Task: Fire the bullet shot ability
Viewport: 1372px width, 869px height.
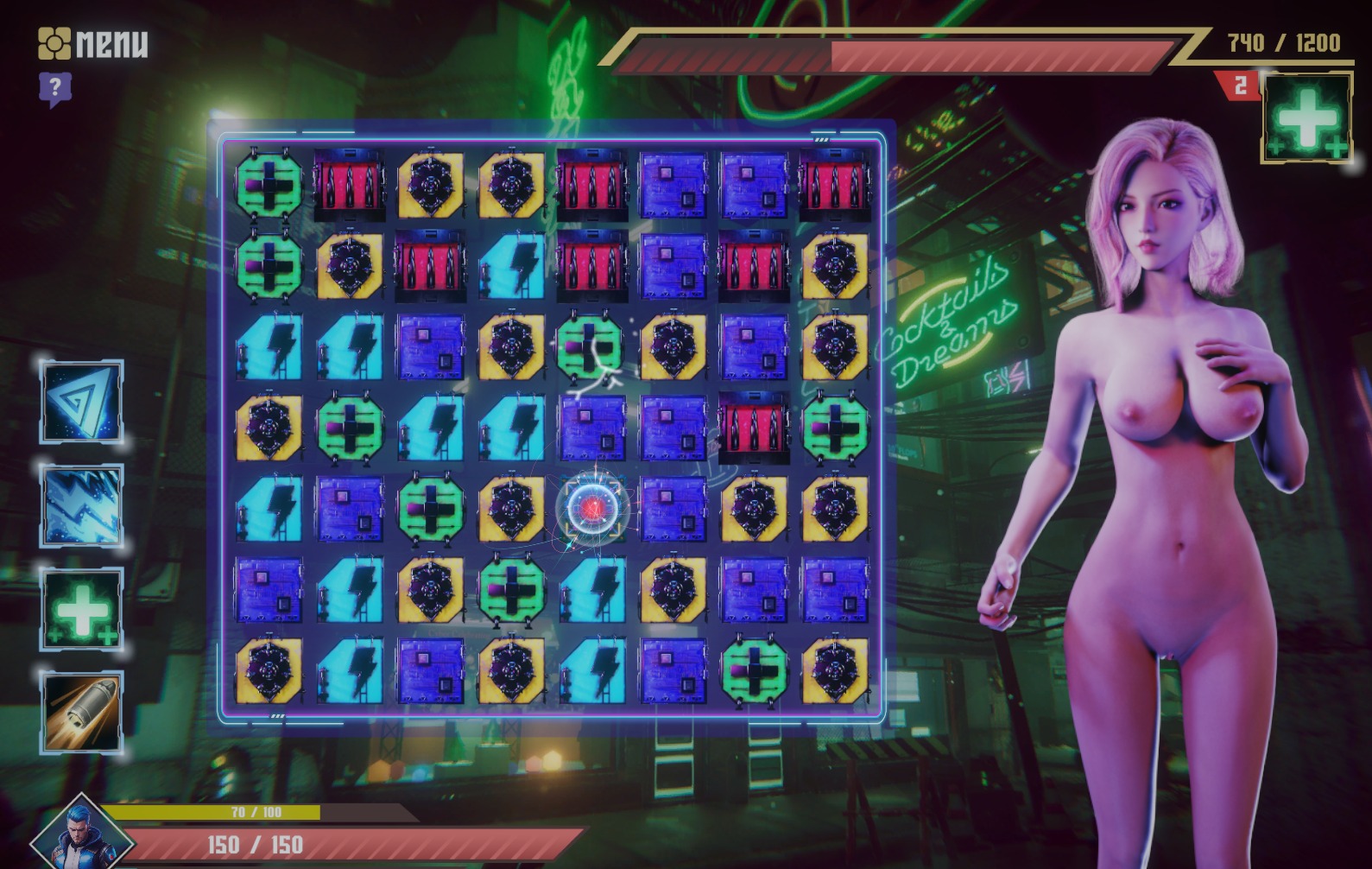Action: pos(82,713)
